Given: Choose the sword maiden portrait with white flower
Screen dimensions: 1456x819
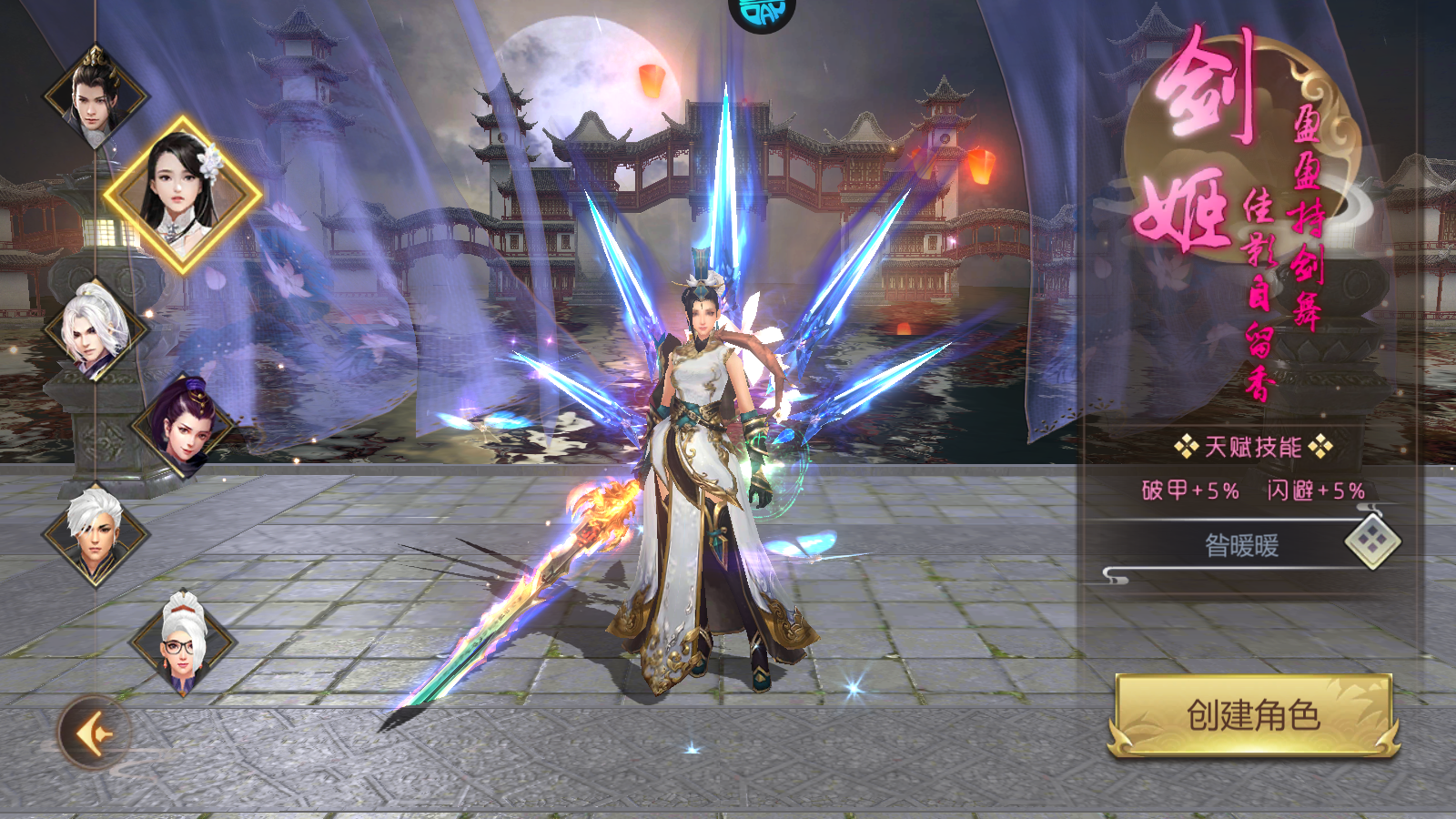Looking at the screenshot, I should [183, 193].
